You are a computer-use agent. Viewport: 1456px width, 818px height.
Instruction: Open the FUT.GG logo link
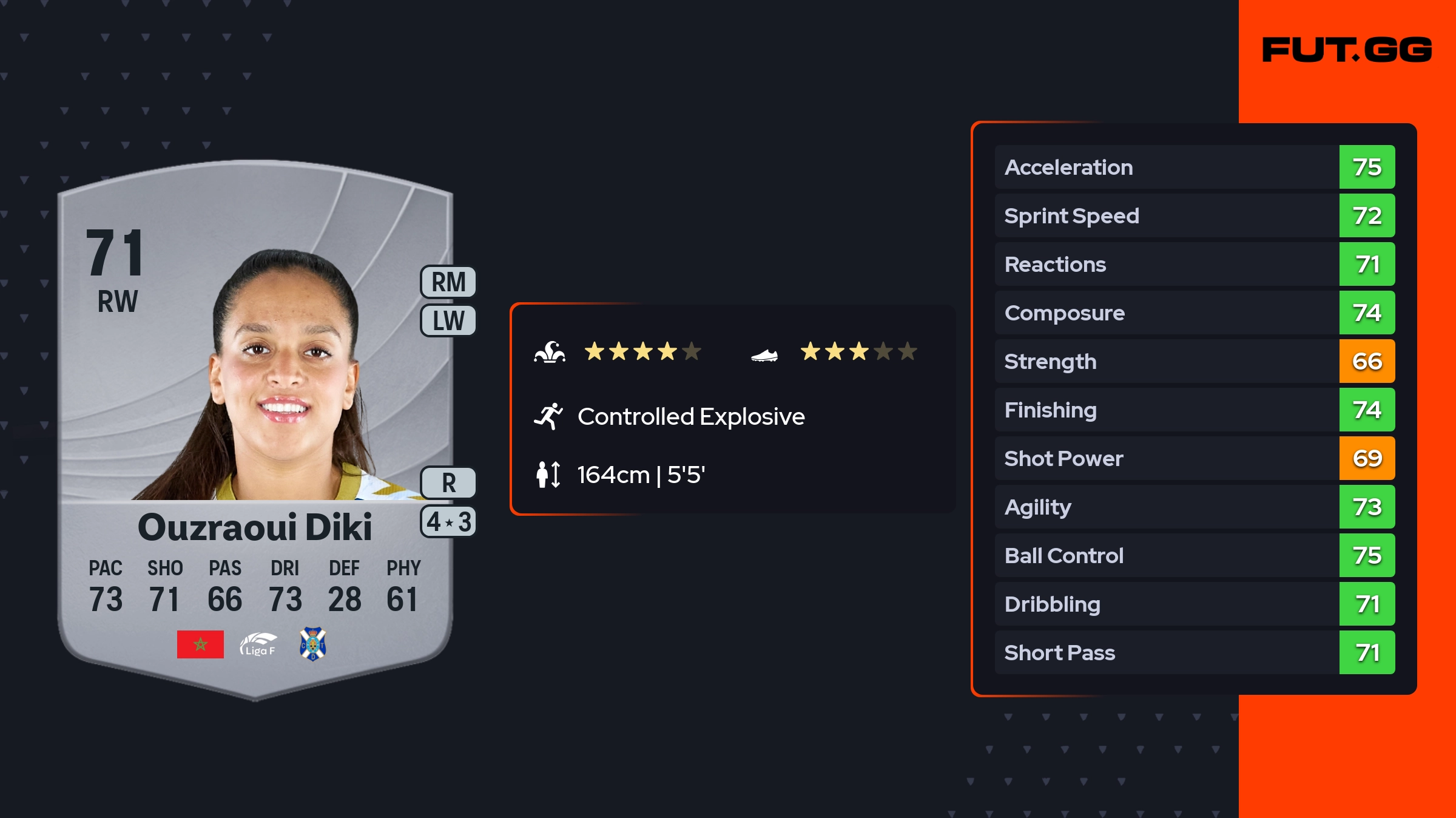(x=1347, y=50)
